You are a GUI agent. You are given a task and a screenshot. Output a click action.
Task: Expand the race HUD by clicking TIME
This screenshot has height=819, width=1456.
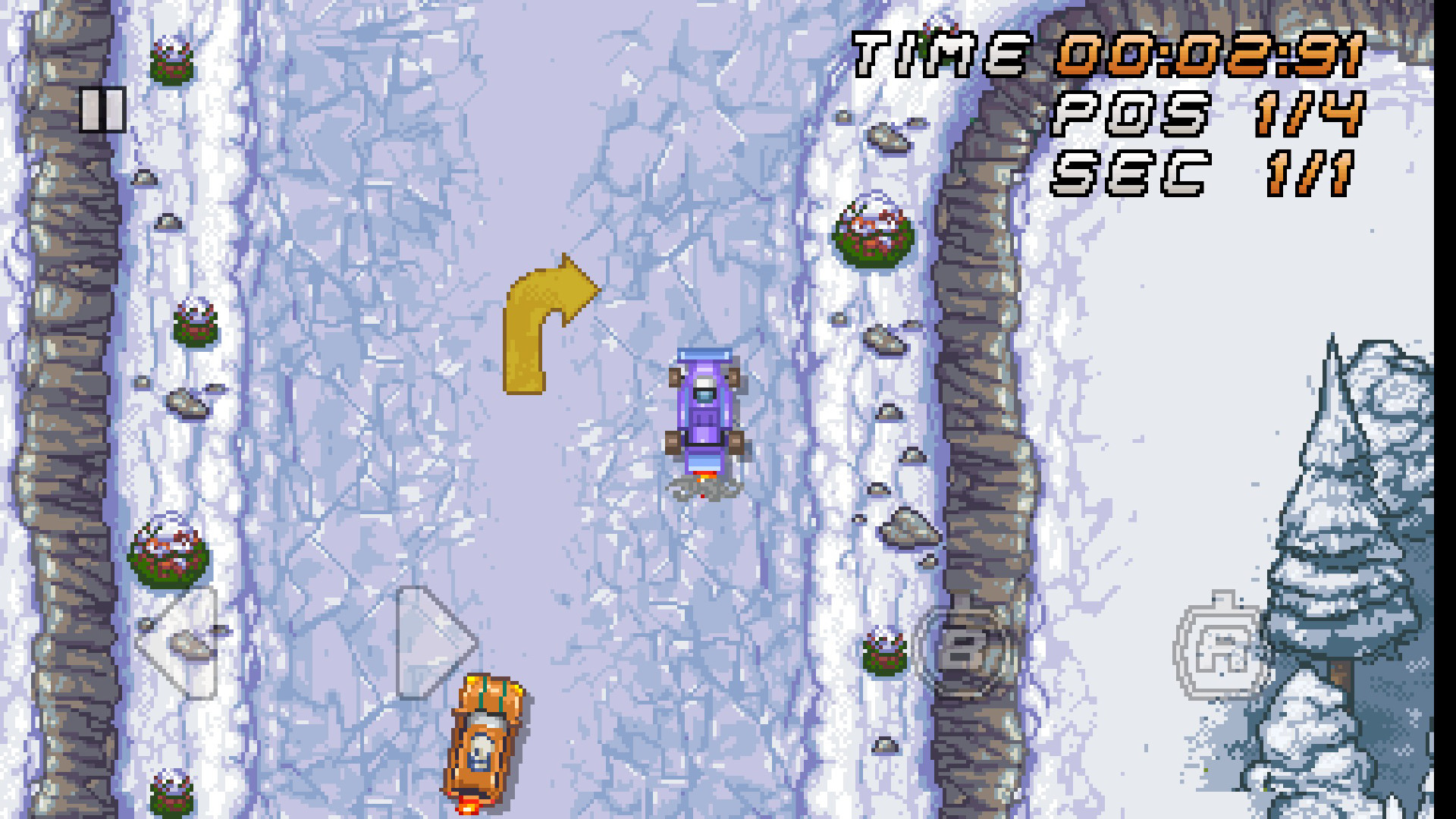(x=940, y=55)
